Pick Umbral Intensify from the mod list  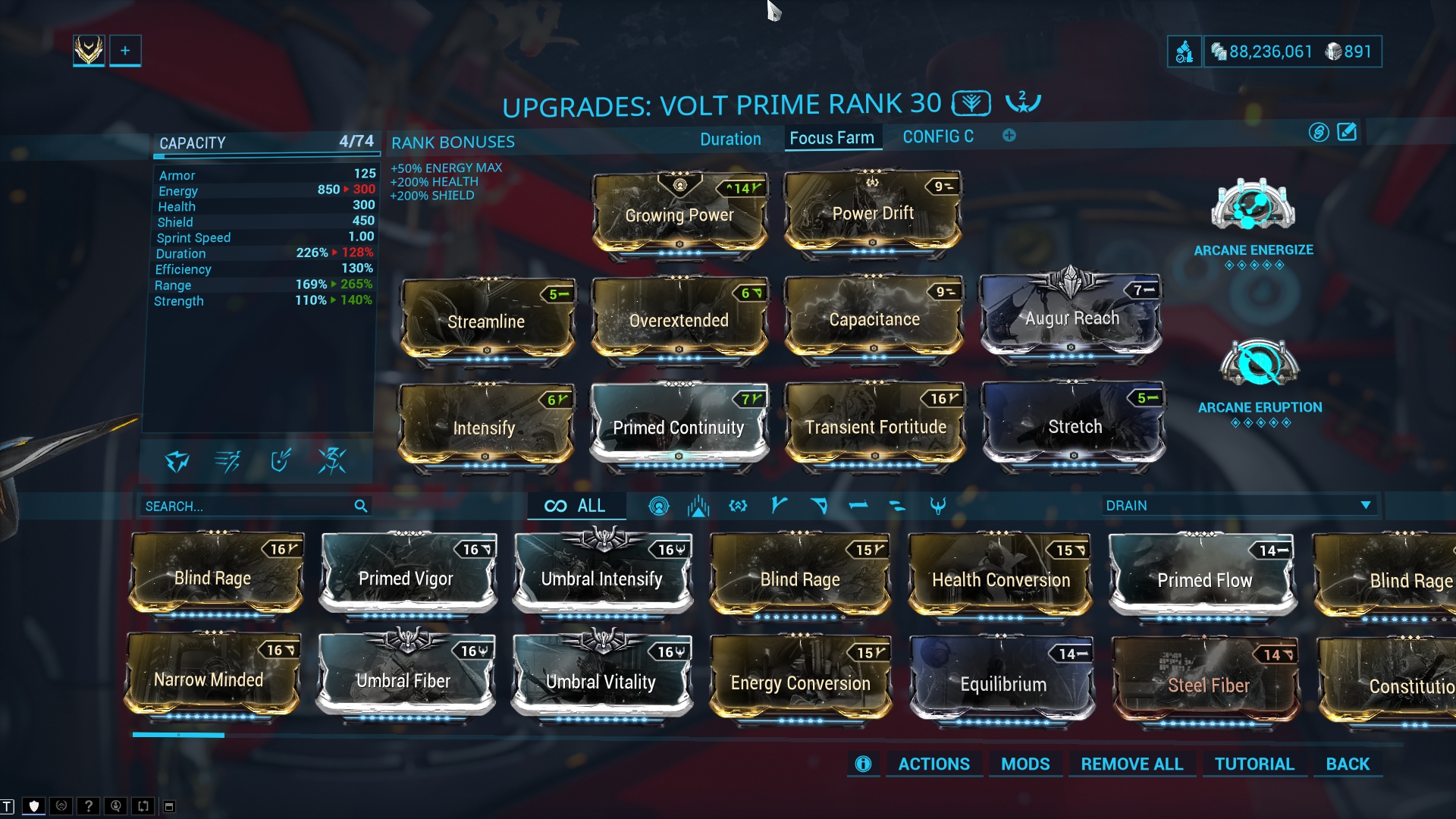click(601, 578)
